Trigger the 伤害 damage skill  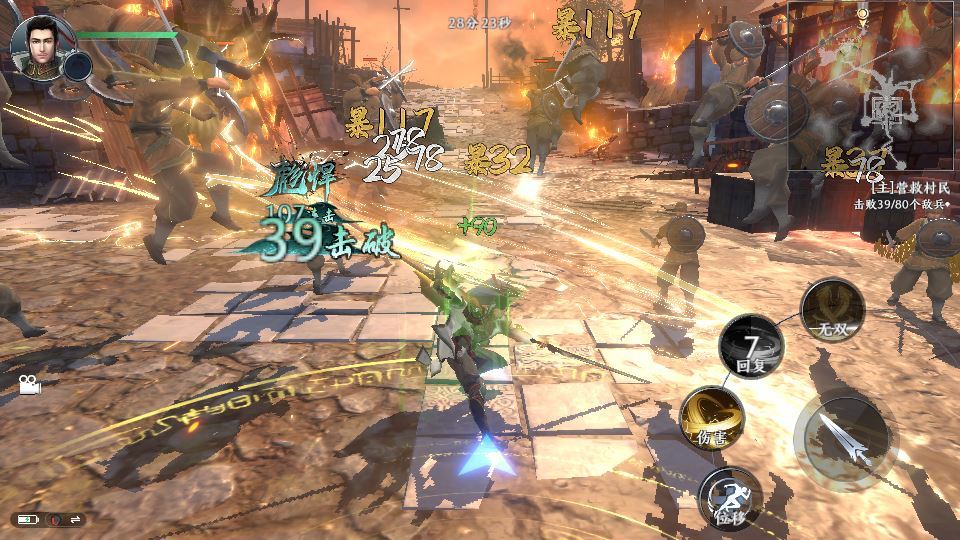click(712, 417)
